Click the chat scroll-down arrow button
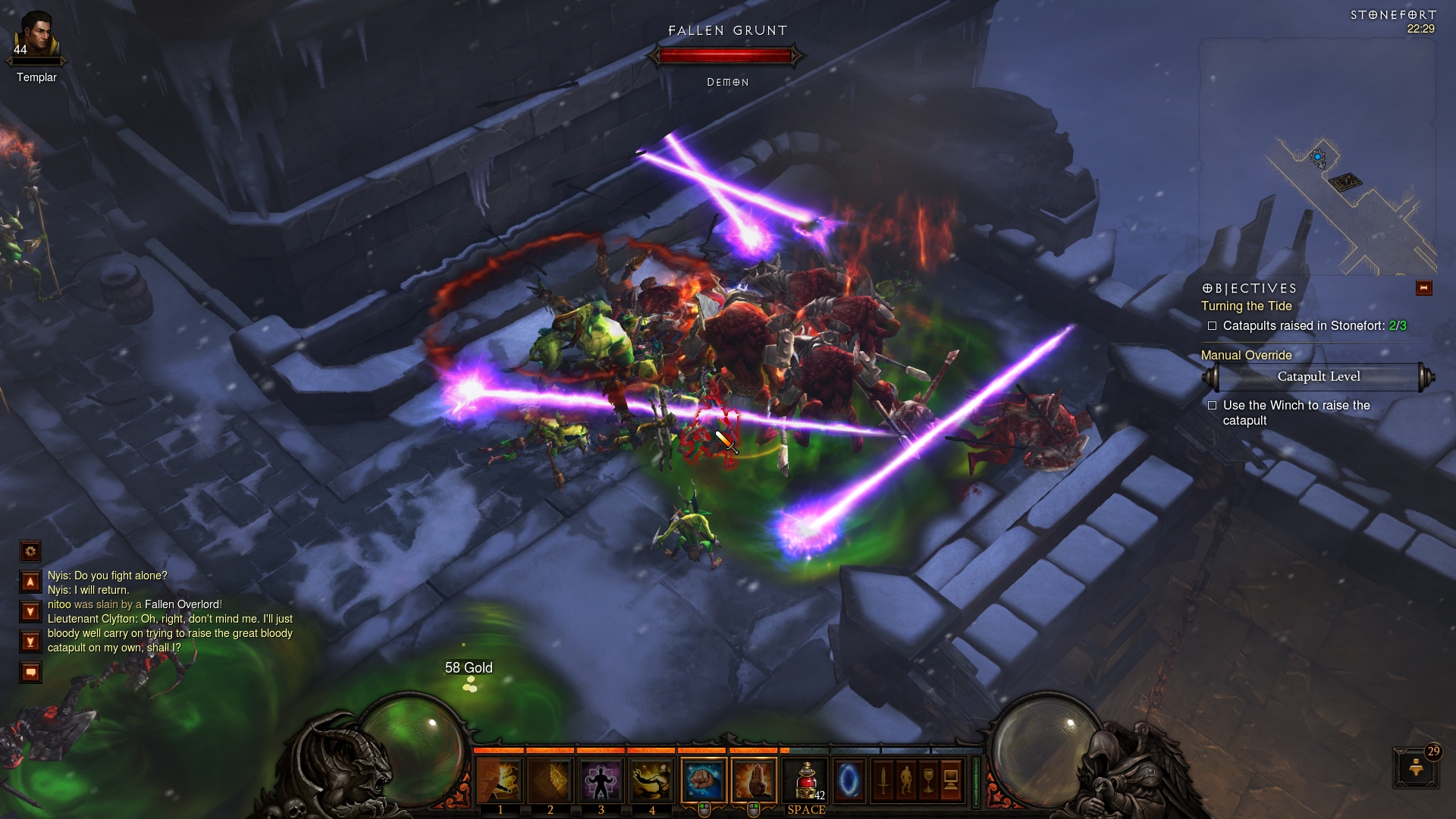The width and height of the screenshot is (1456, 819). point(30,611)
